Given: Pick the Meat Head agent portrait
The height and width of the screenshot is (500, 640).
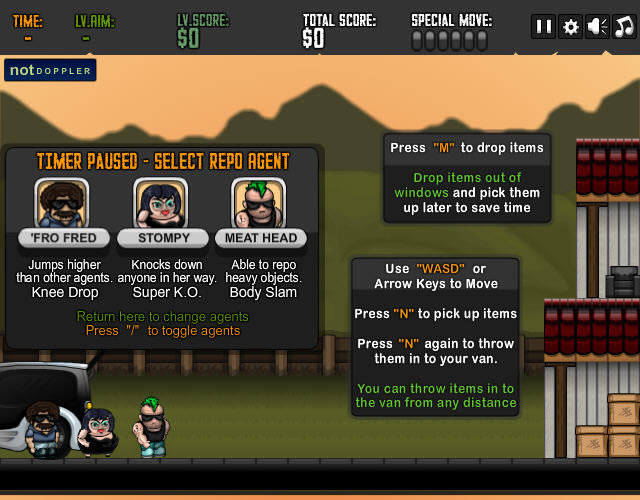Looking at the screenshot, I should coord(260,203).
